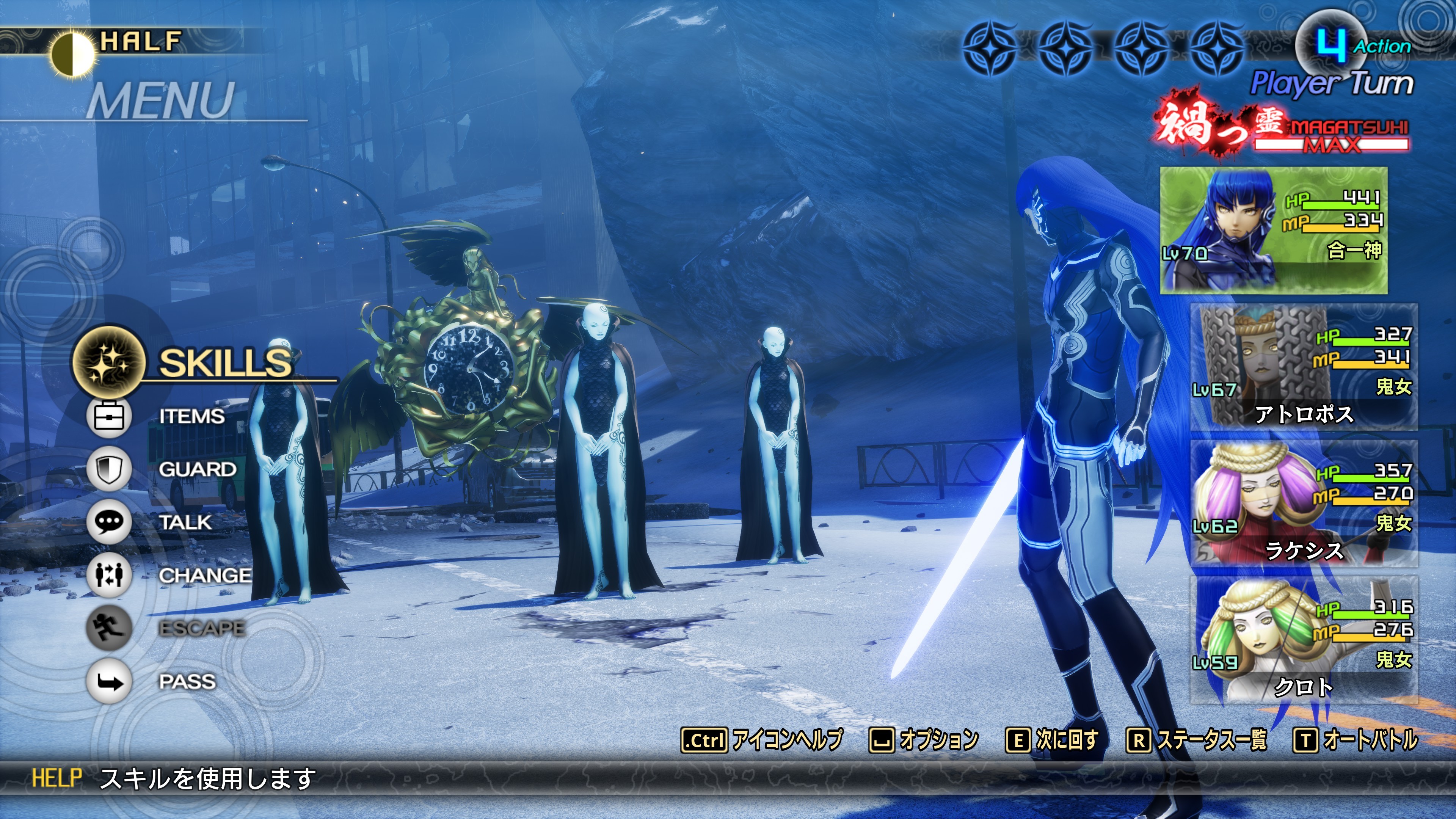Click the アイコンヘルプ icon help option
Image resolution: width=1456 pixels, height=819 pixels.
[x=762, y=740]
